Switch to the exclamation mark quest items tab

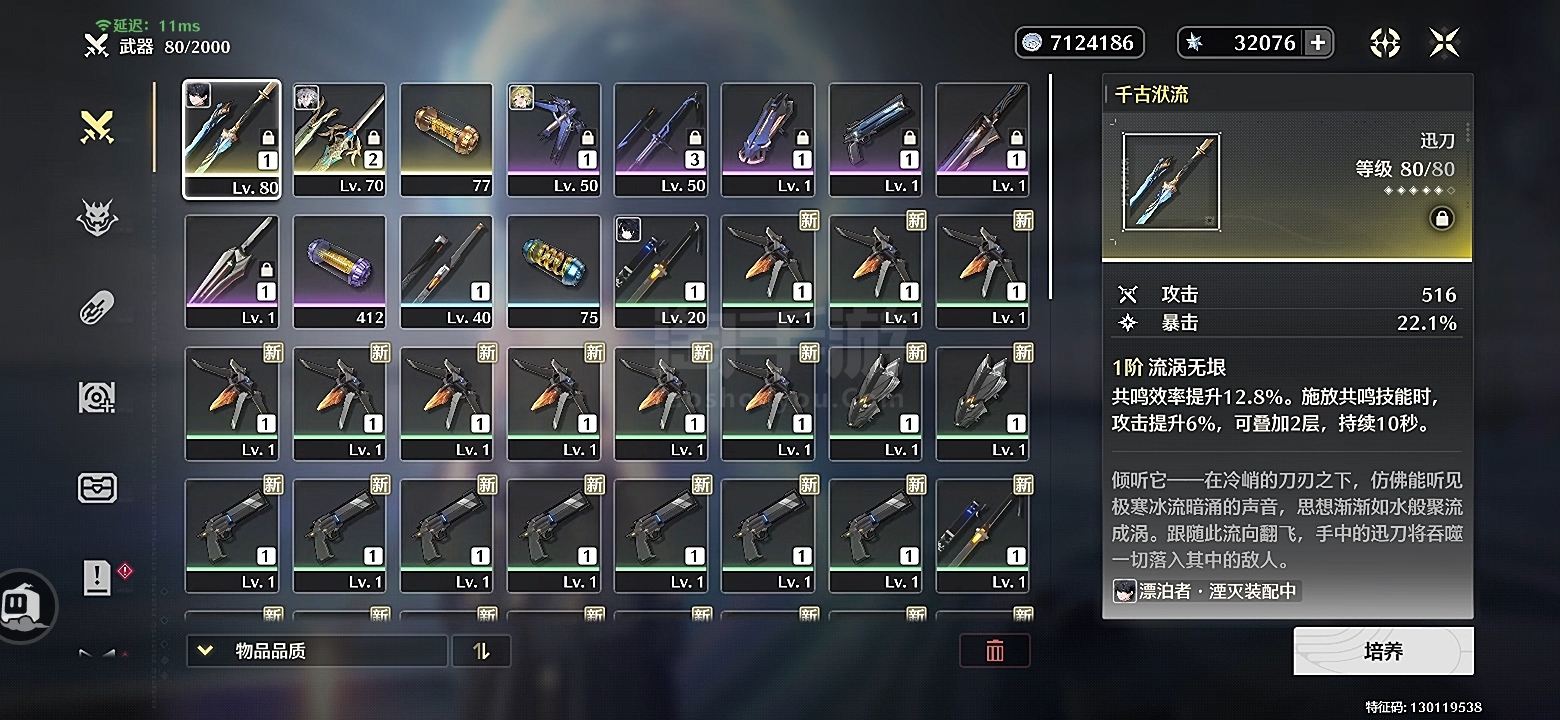[97, 577]
